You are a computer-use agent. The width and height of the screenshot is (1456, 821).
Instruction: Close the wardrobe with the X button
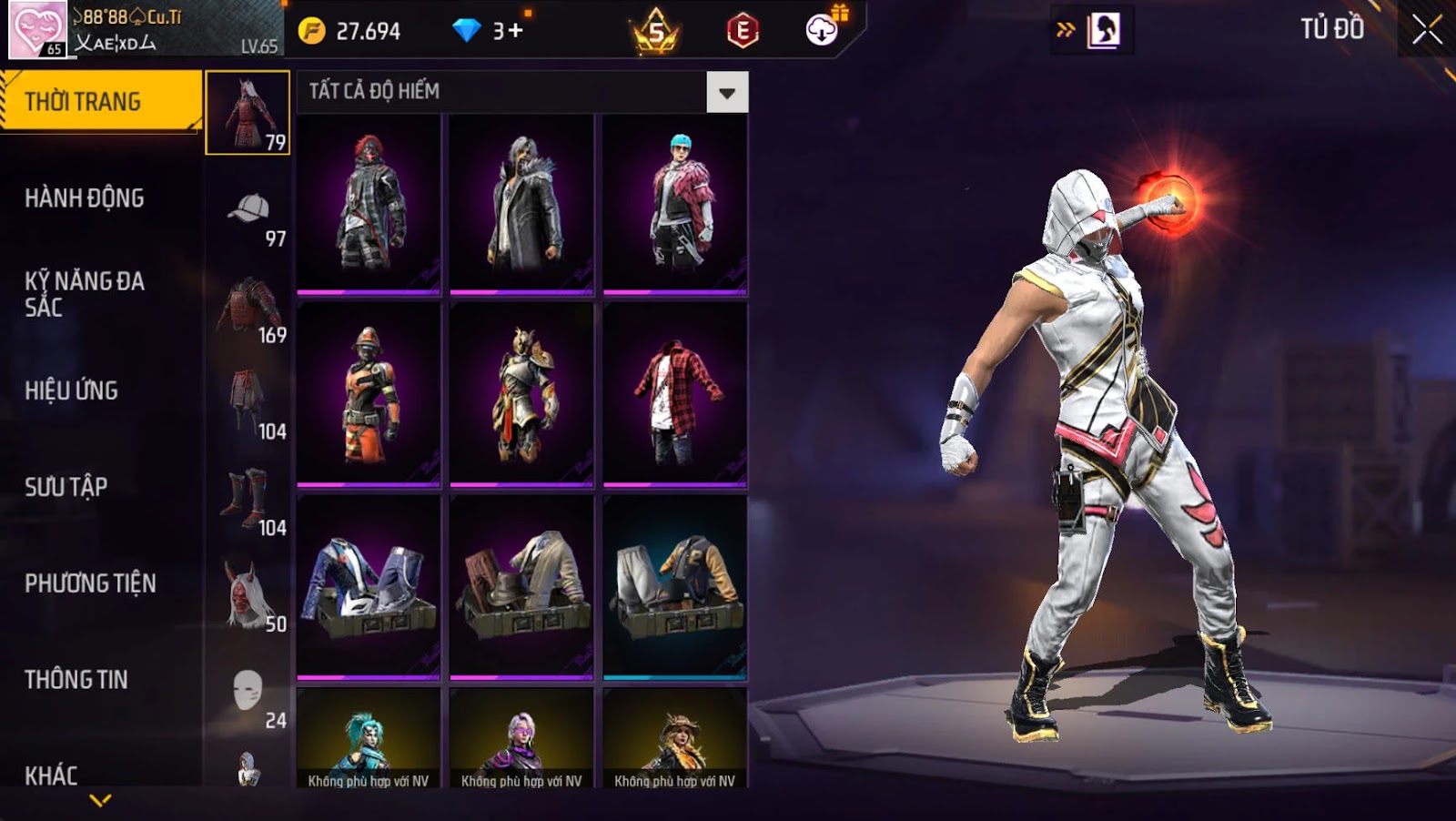coord(1426,30)
